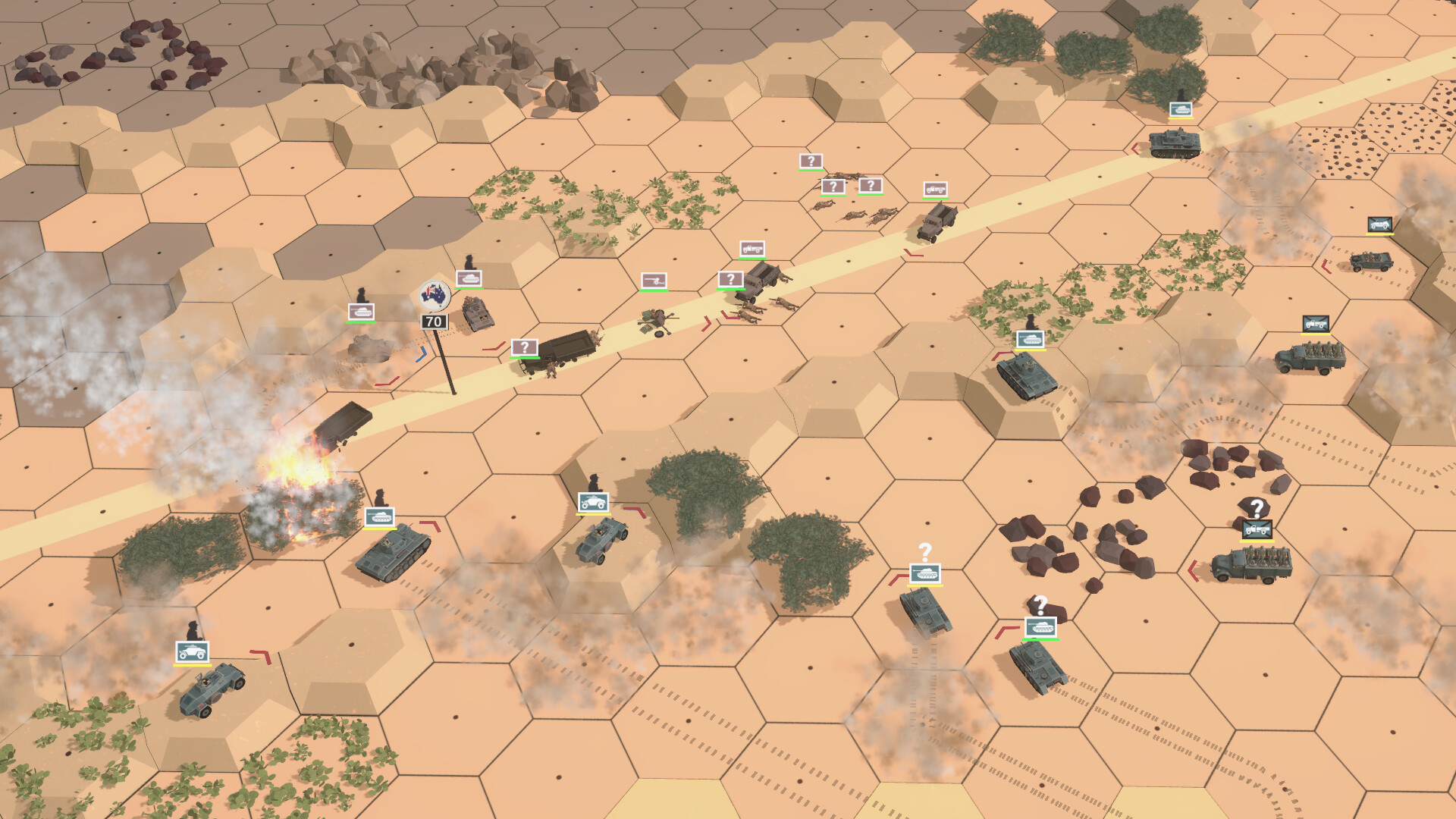
Task: Click the white question mark above the rock-field truck counter
Action: [x=1257, y=505]
